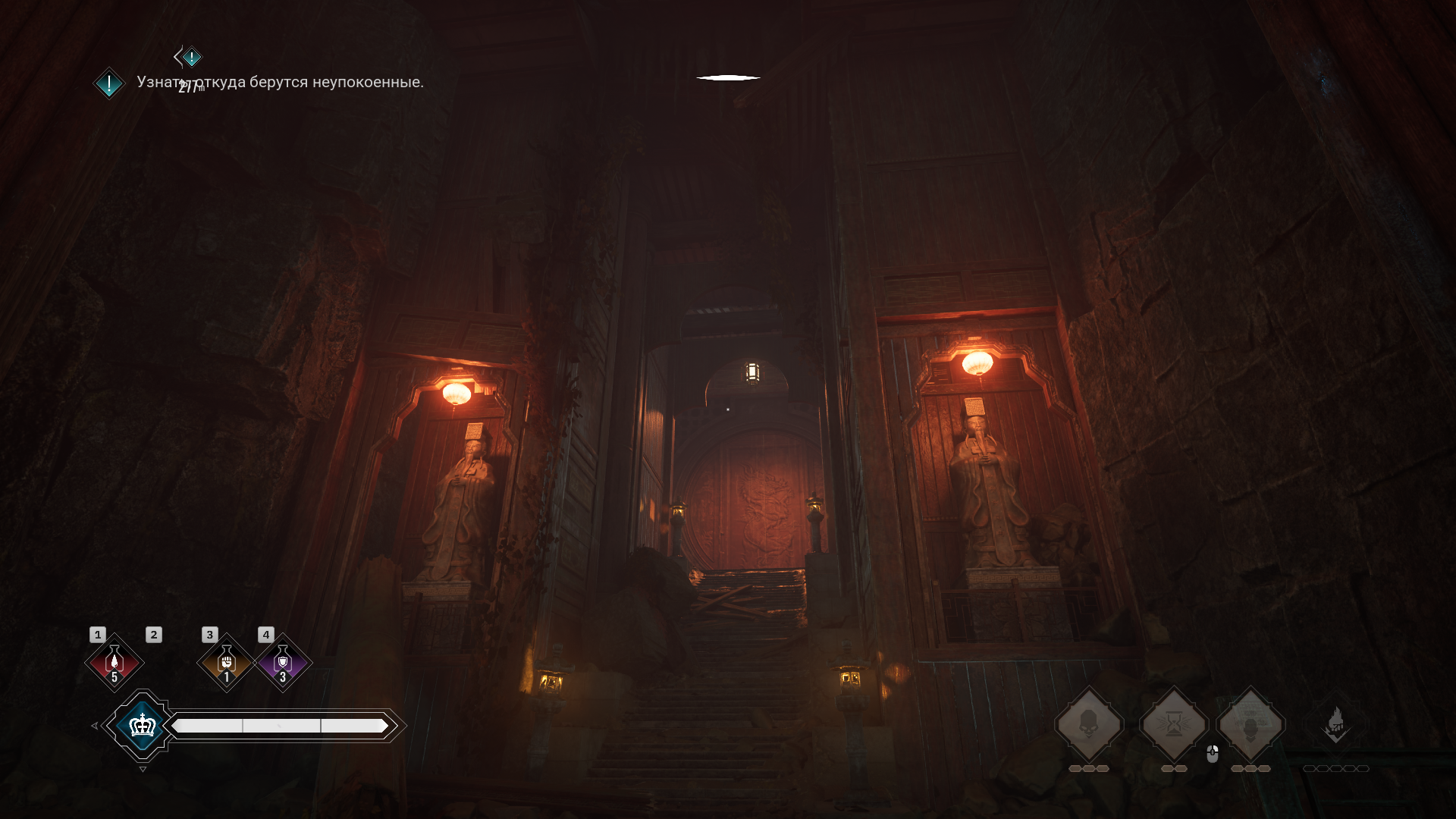The width and height of the screenshot is (1456, 819).
Task: Trigger the hourglass ability
Action: tap(1174, 724)
